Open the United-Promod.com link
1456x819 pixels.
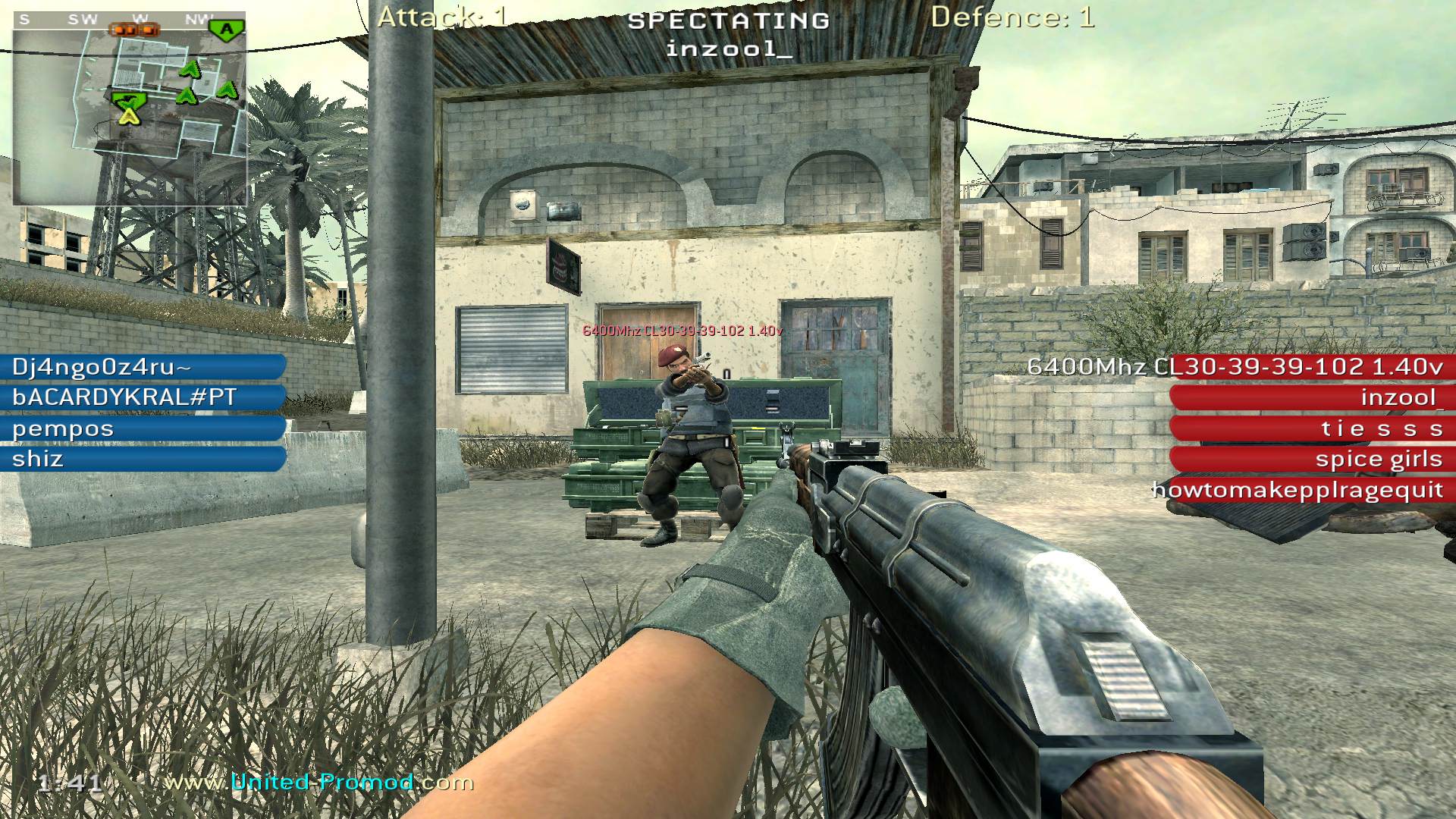coord(319,782)
